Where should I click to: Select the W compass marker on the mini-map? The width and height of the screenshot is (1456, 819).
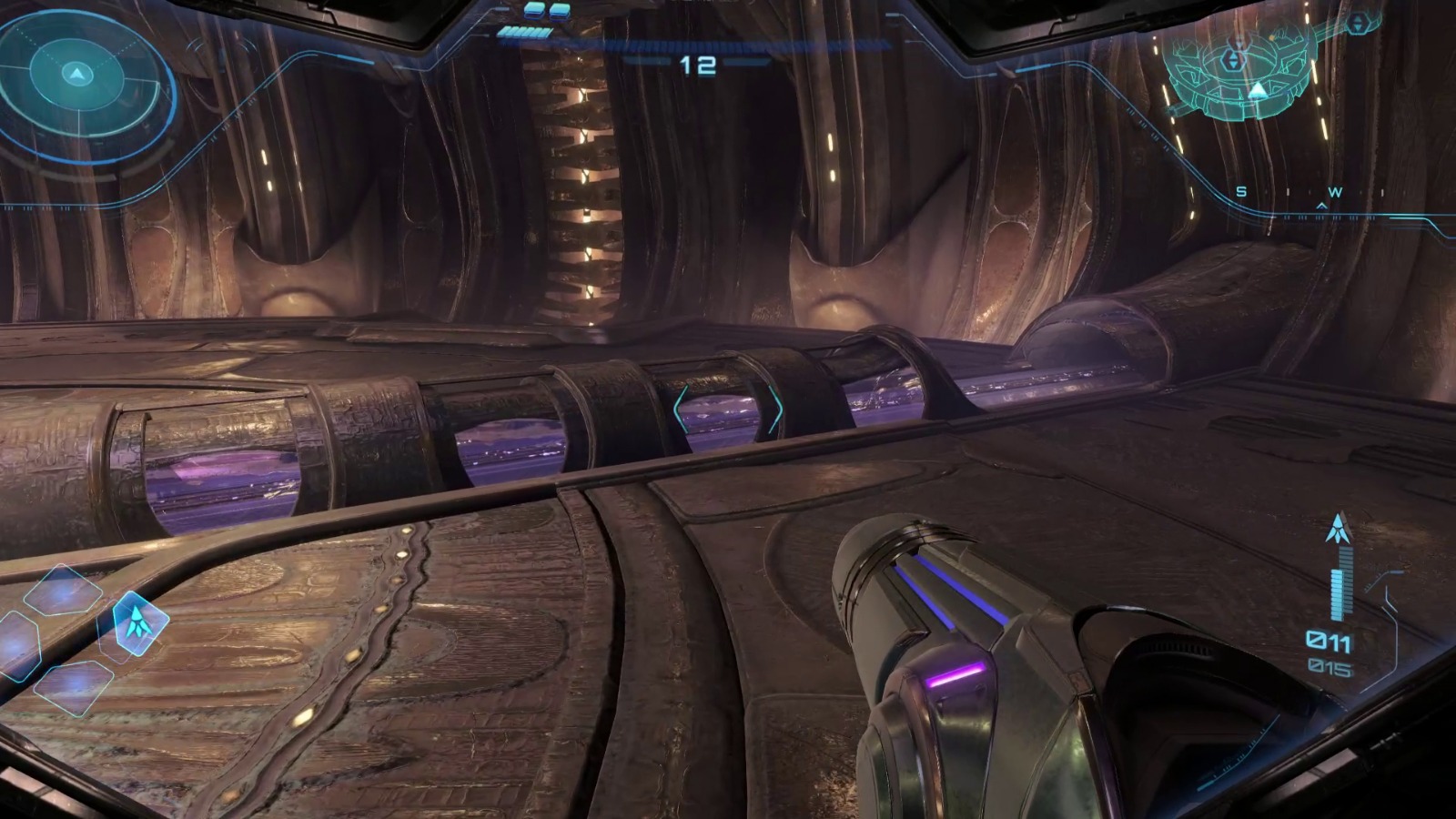click(1334, 192)
